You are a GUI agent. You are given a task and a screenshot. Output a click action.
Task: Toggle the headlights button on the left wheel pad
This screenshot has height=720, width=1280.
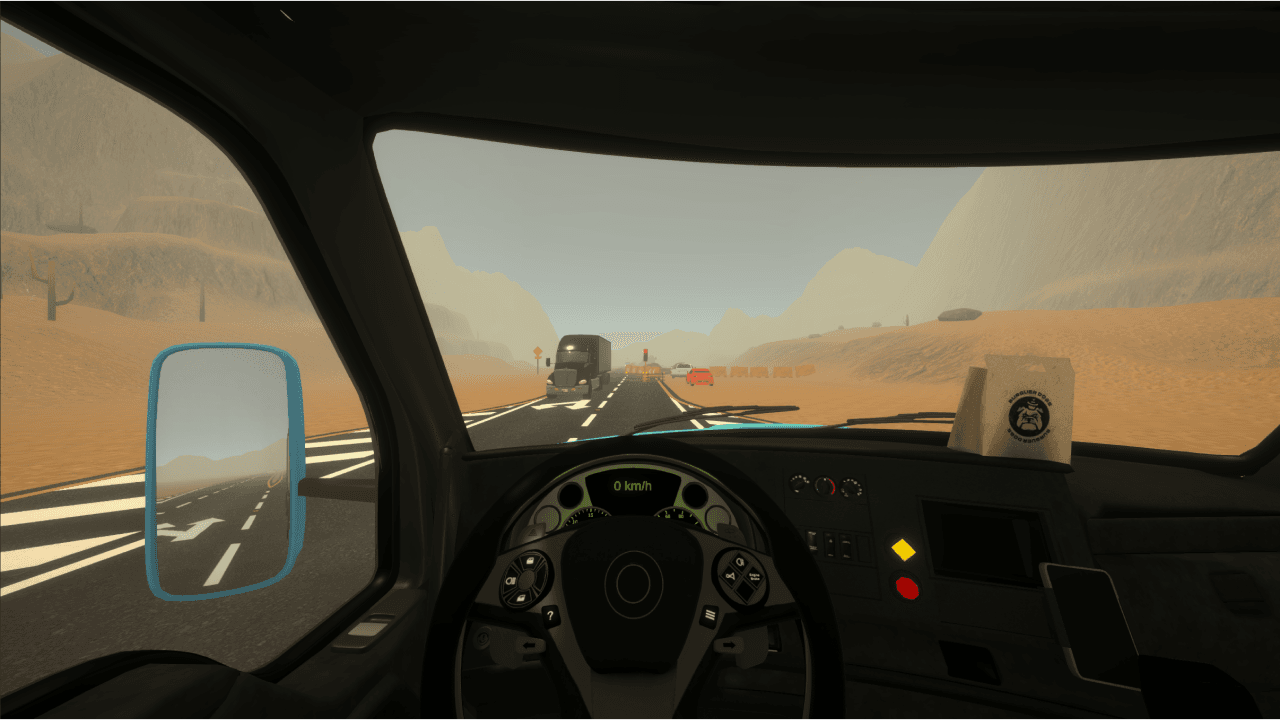click(512, 580)
